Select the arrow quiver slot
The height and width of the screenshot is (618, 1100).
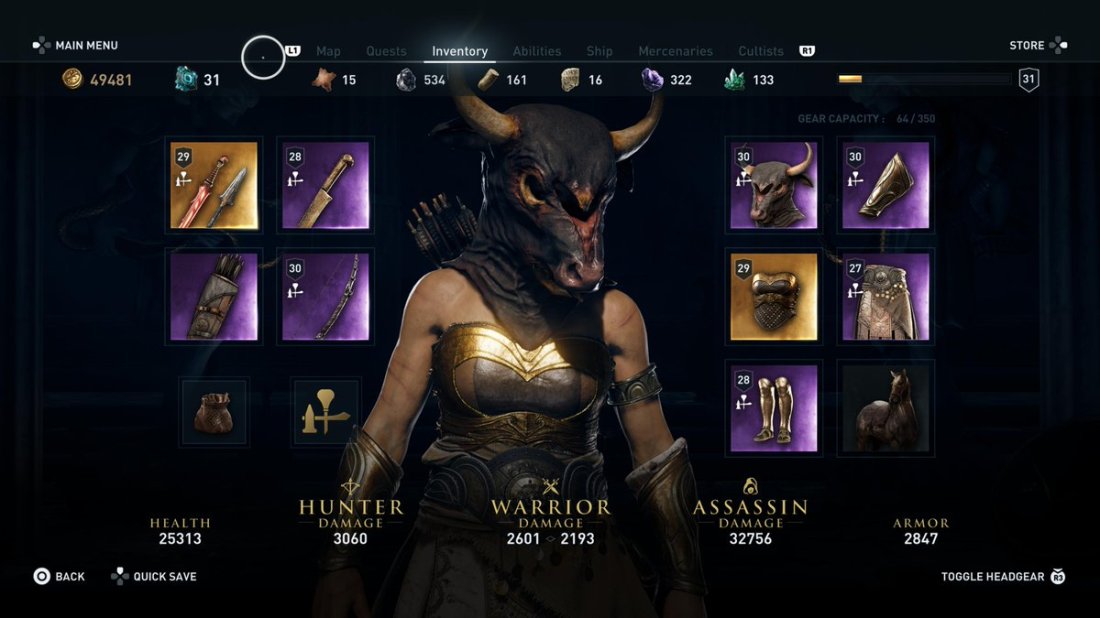[214, 296]
